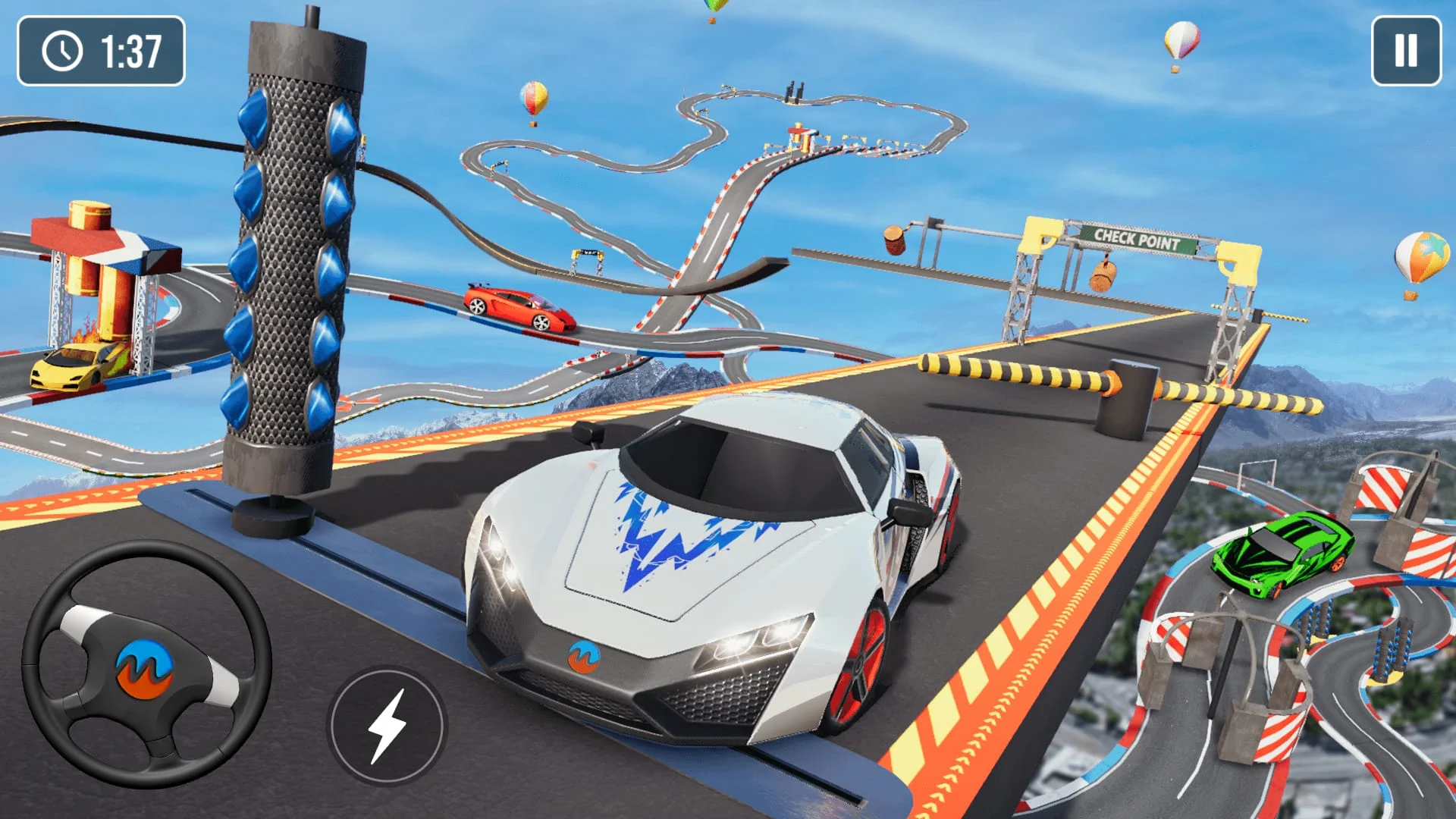Open the CHECK POINT sign banner
The image size is (1456, 819).
[1136, 237]
